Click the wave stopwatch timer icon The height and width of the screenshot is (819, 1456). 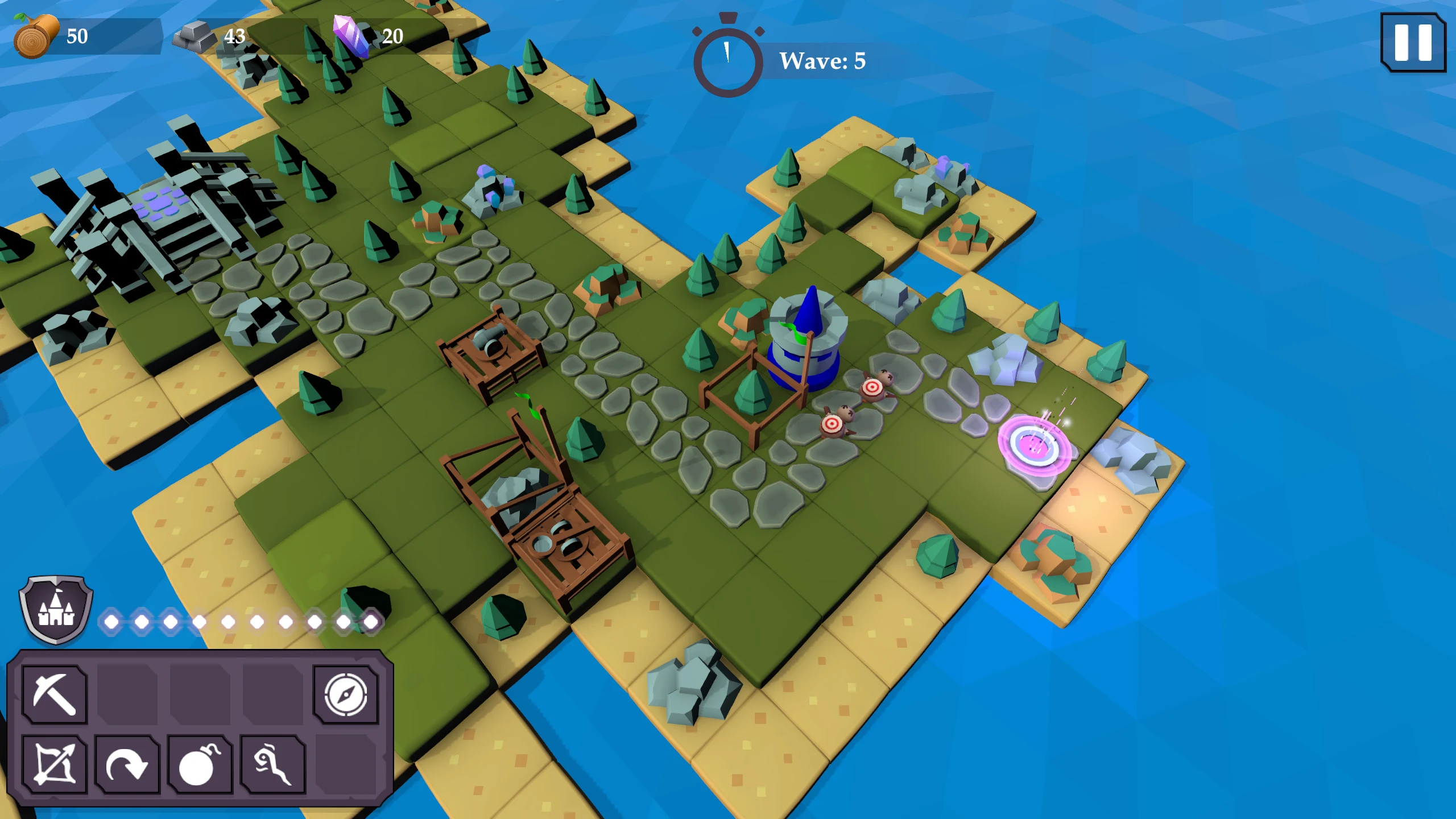(727, 59)
